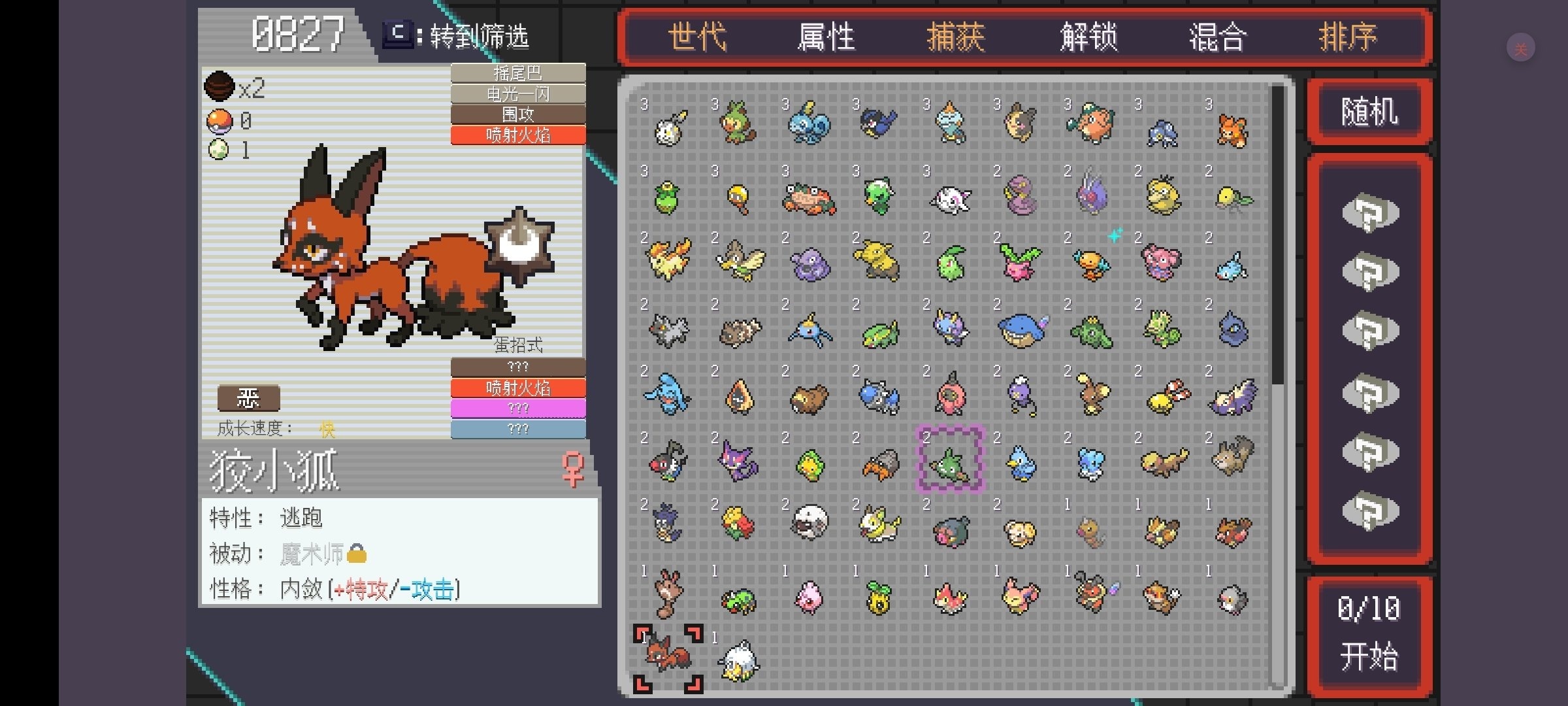The width and height of the screenshot is (1568, 706).
Task: Toggle the 恶 type badge
Action: (248, 397)
